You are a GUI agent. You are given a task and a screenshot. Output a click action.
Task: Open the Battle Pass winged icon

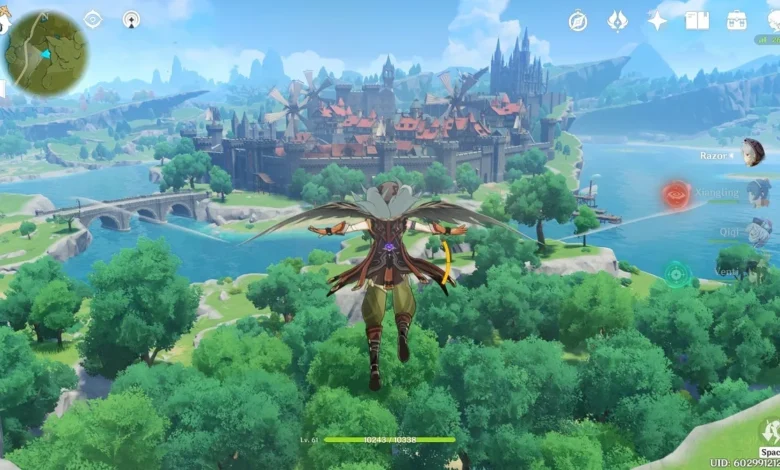click(x=617, y=21)
